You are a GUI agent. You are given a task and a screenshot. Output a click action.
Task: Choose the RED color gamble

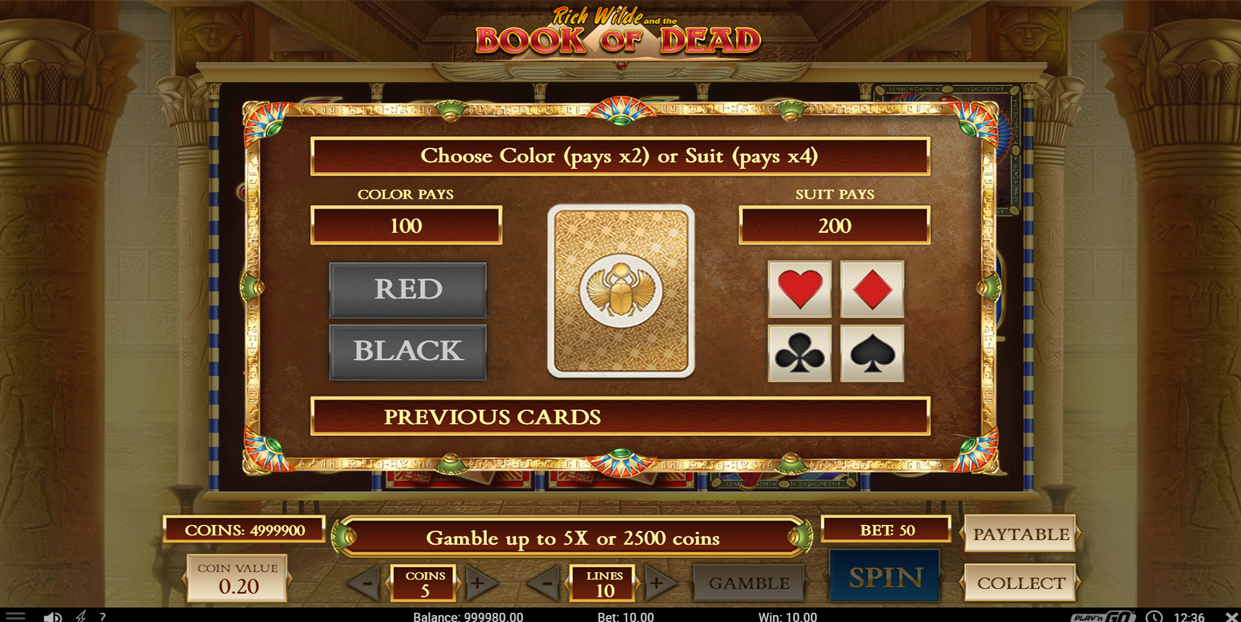(408, 290)
